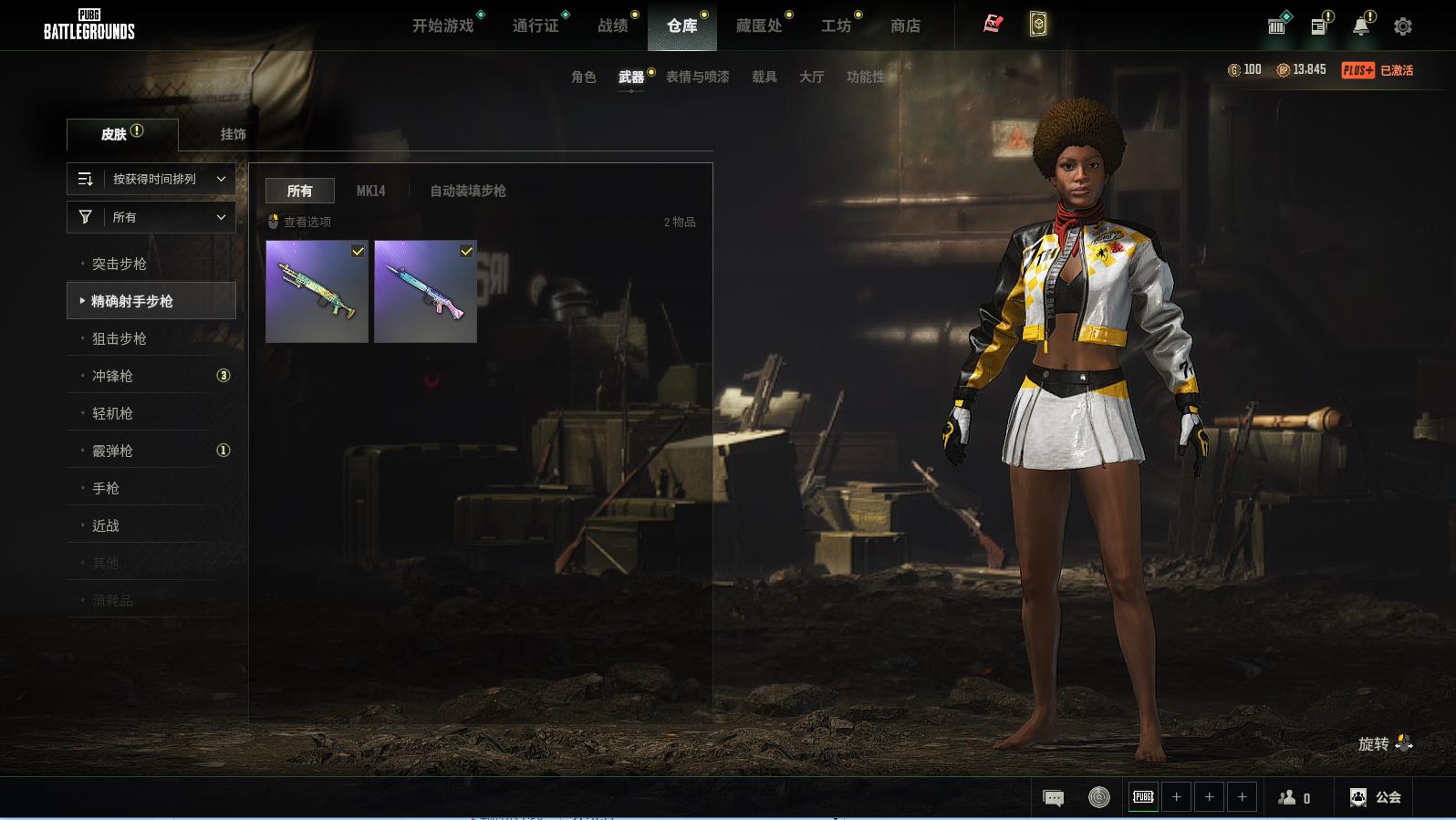The image size is (1456, 820).
Task: Filter skins by MK14
Action: pyautogui.click(x=370, y=191)
